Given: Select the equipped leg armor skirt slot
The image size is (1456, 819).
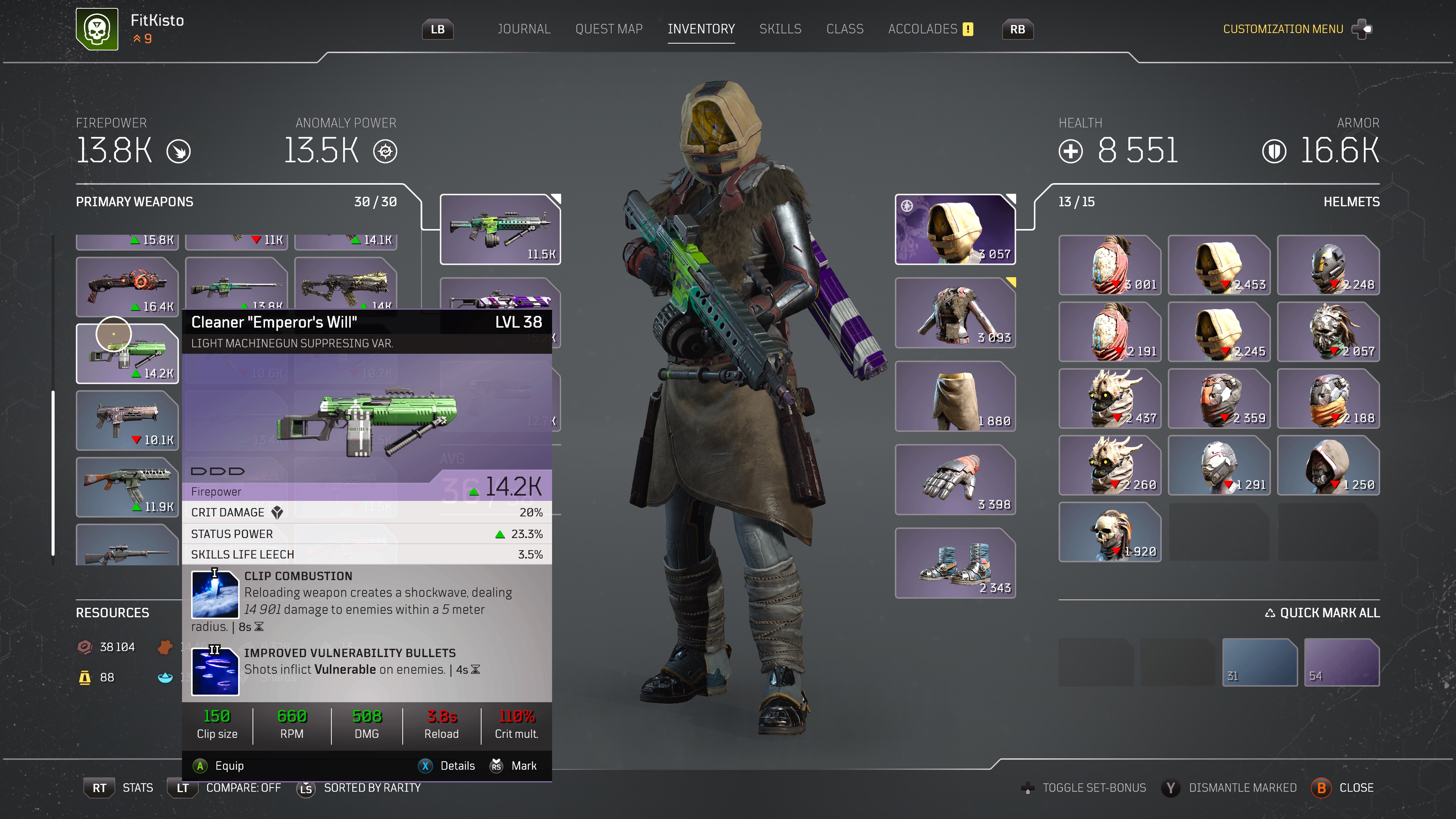Looking at the screenshot, I should point(955,396).
